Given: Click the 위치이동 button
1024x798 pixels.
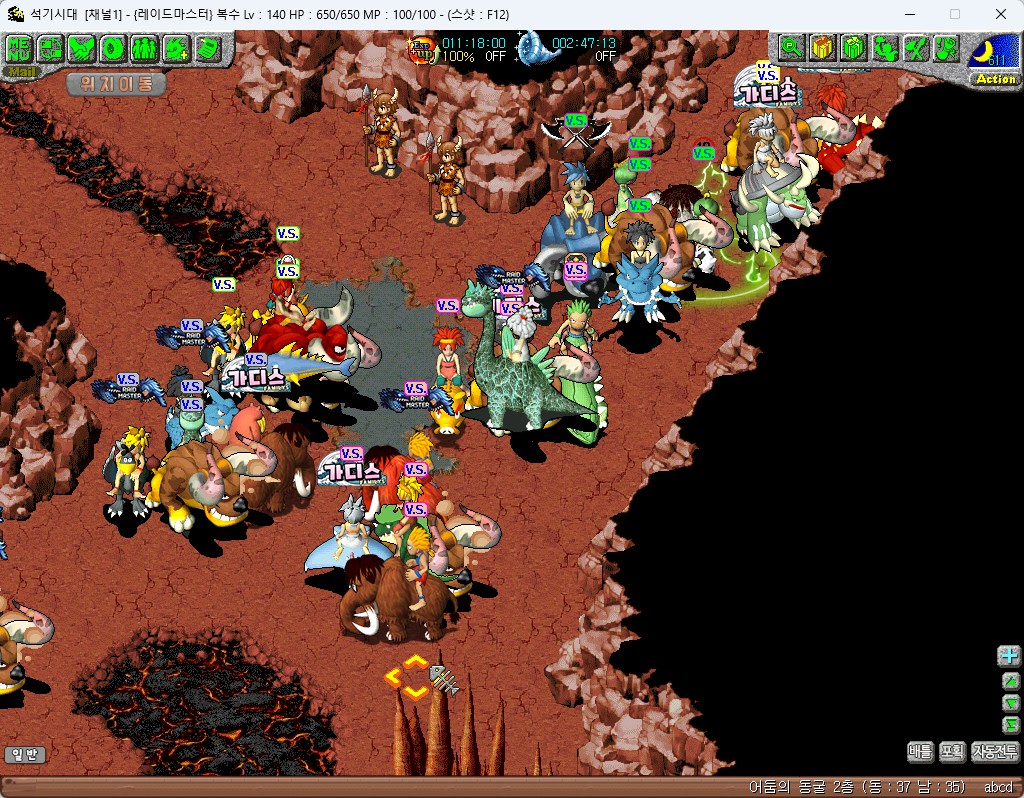Looking at the screenshot, I should 116,84.
